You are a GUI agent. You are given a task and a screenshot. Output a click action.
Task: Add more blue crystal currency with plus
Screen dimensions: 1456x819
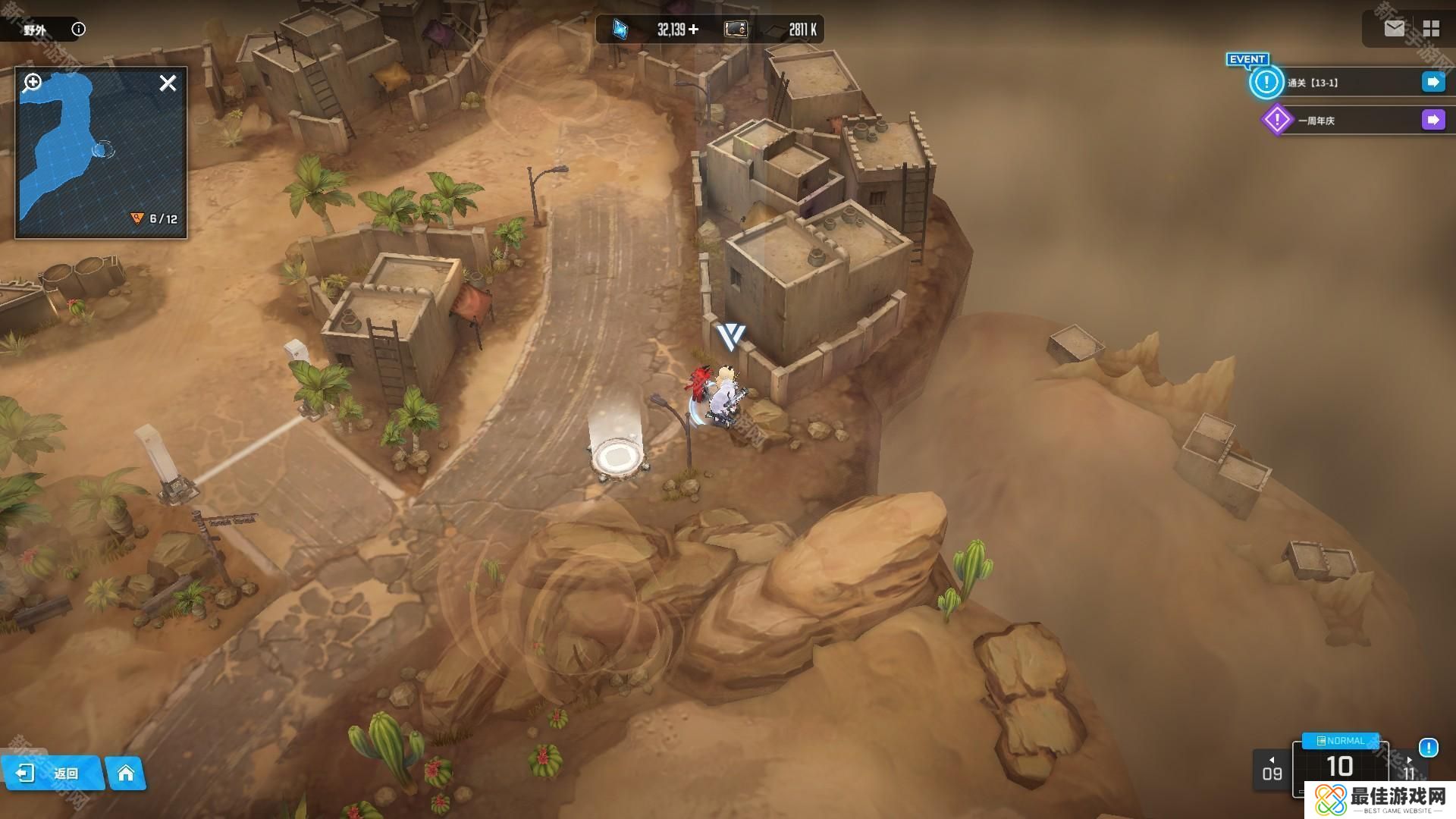[x=693, y=30]
